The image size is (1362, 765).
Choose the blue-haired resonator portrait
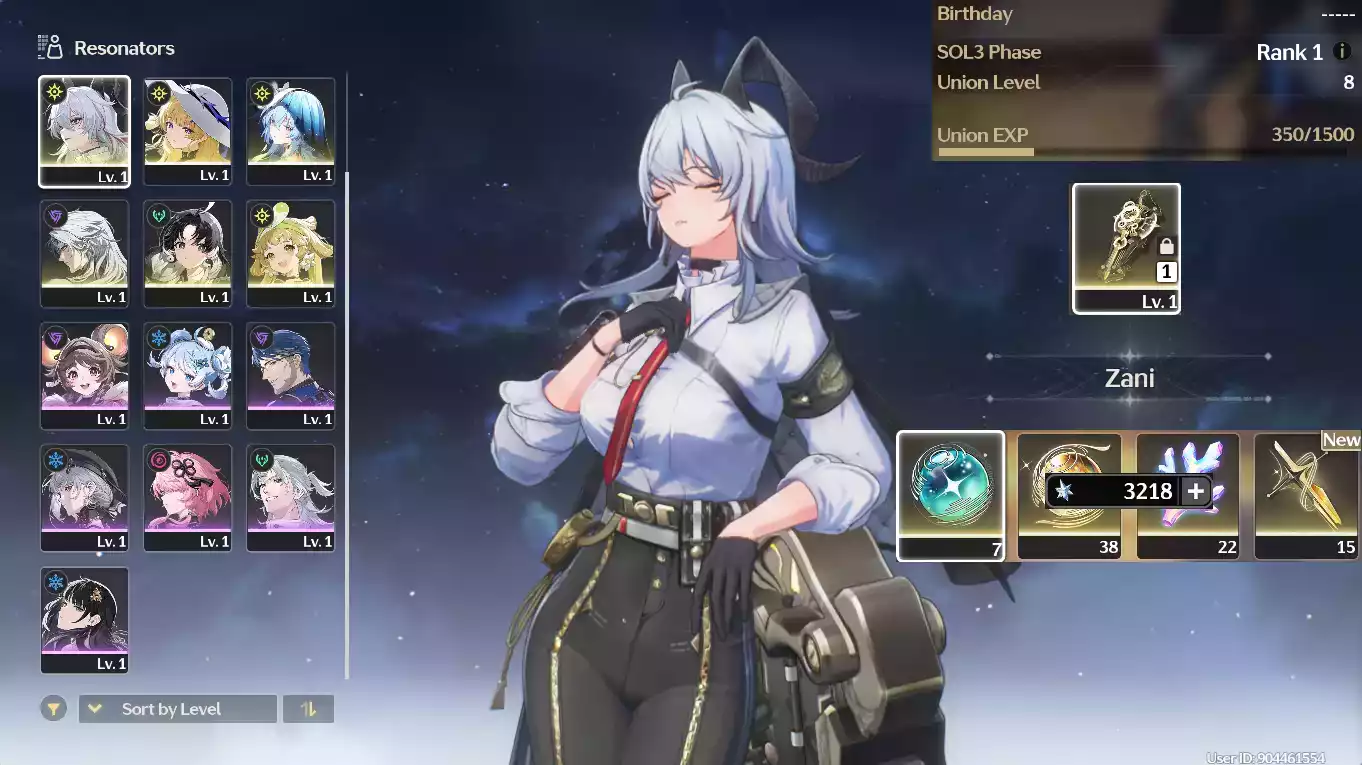pos(290,131)
